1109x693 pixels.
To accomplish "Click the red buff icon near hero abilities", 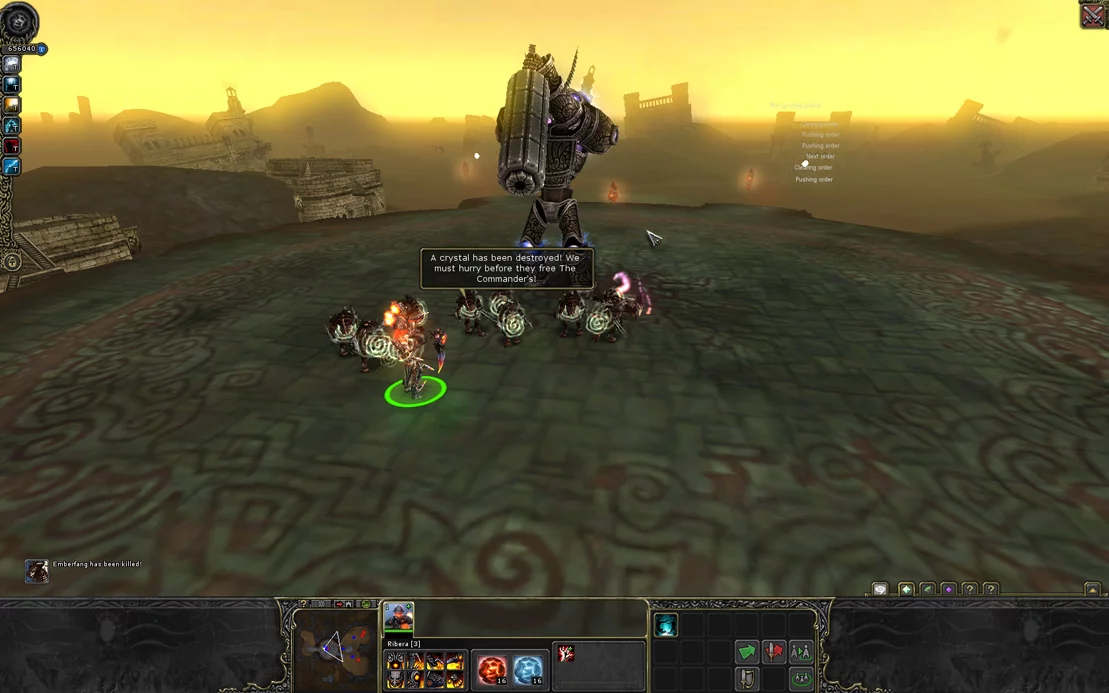I will click(566, 654).
